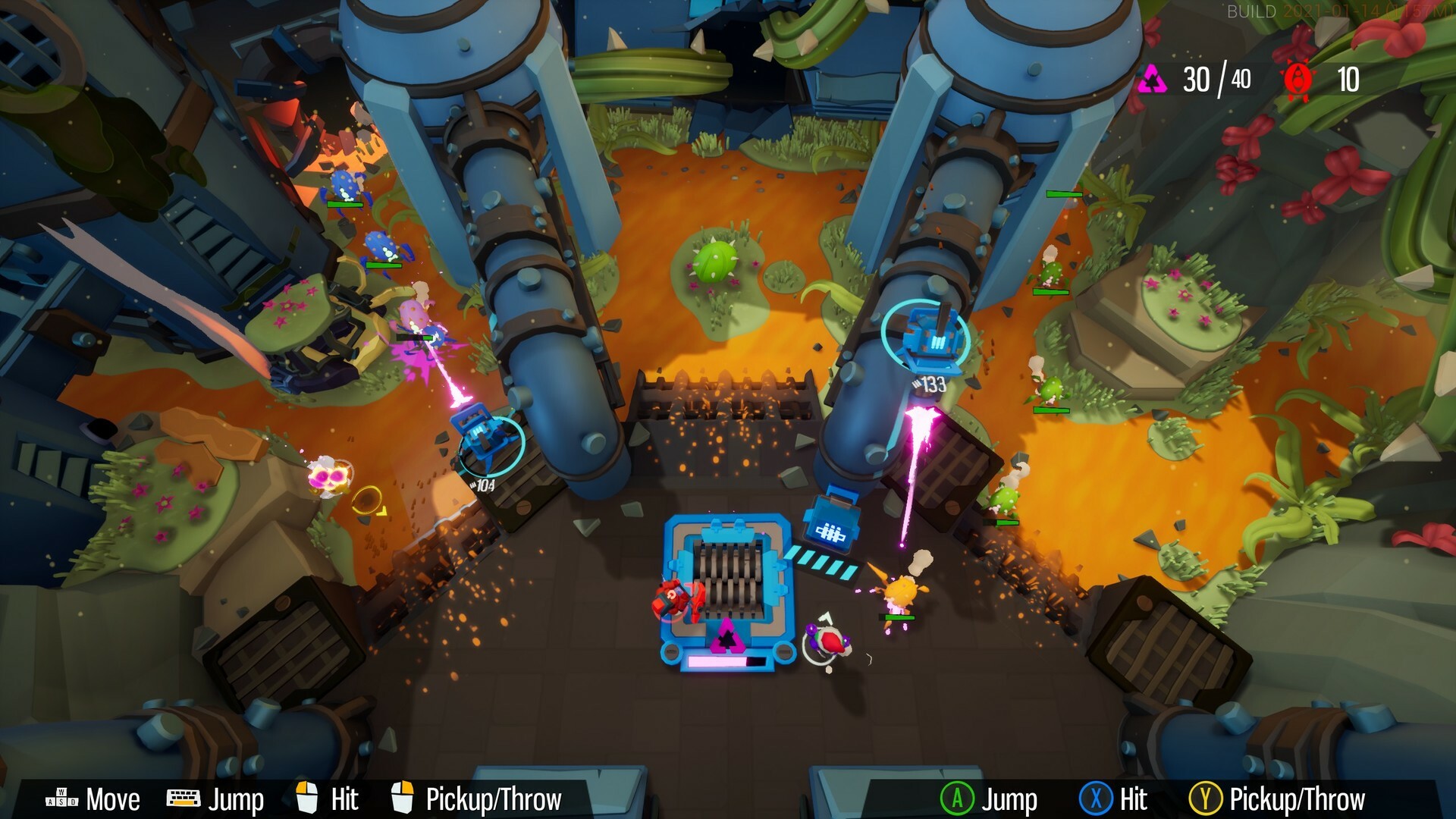Click the red alien counter icon in the HUD
The width and height of the screenshot is (1456, 819).
point(1298,79)
